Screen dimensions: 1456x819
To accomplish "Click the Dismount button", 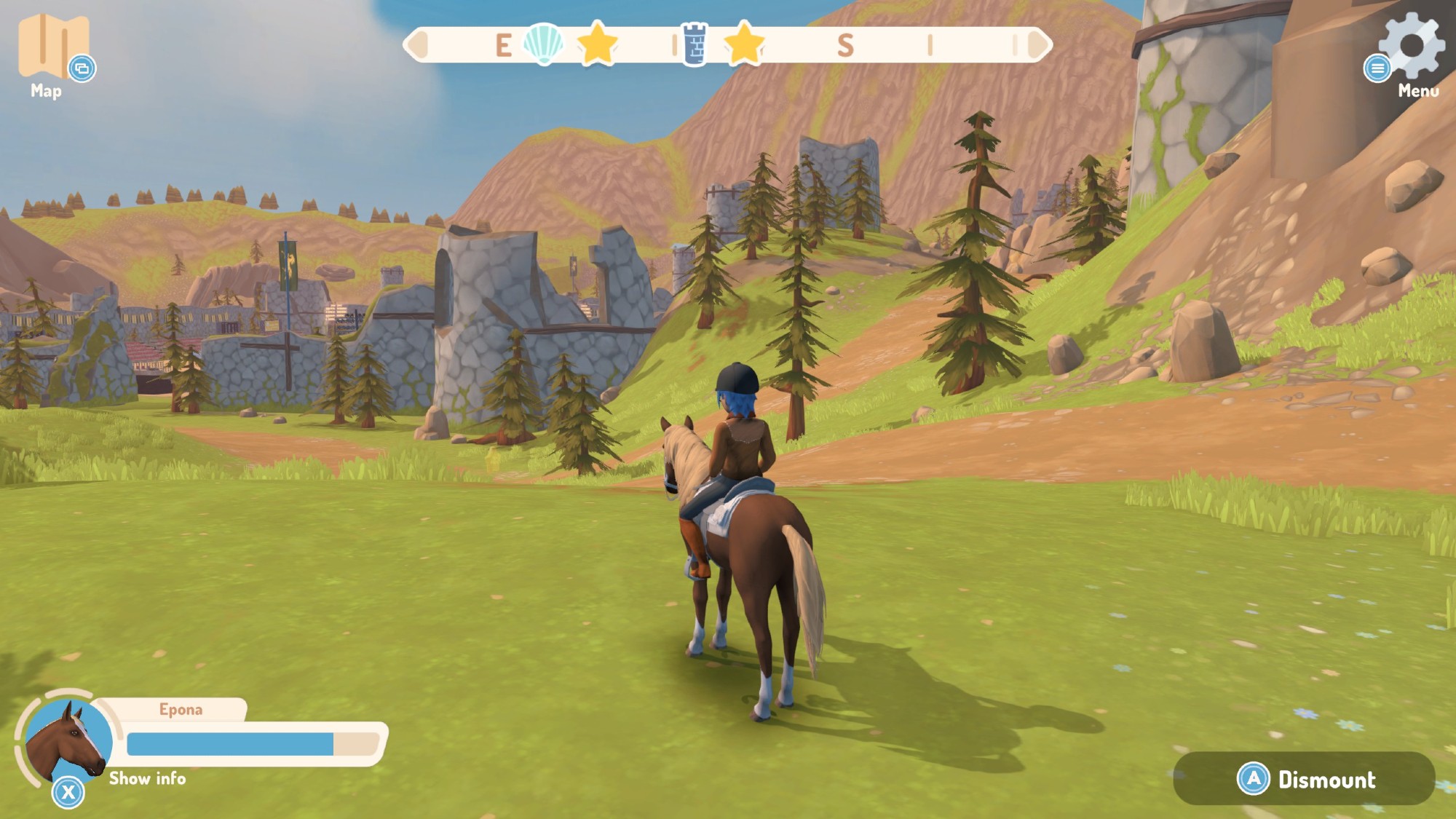I will (x=1305, y=779).
